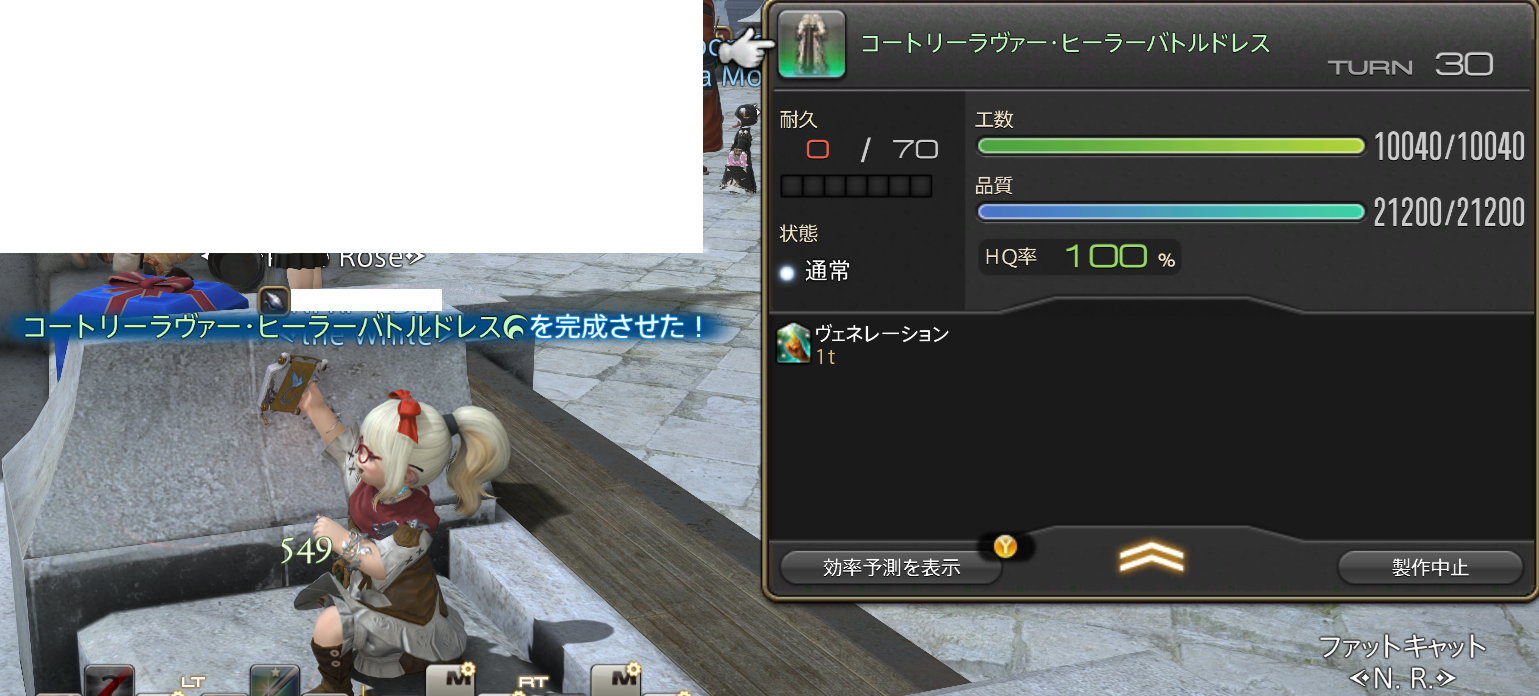Activate the red slash hotbar action
This screenshot has height=696, width=1539.
(109, 682)
